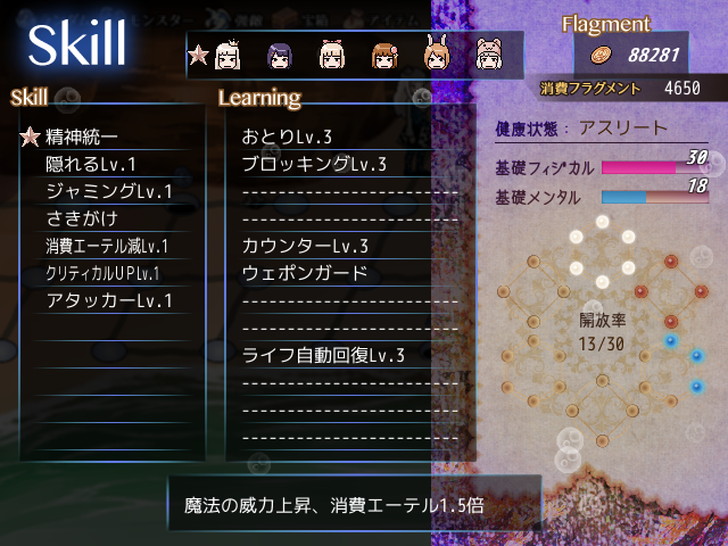This screenshot has height=546, width=728.
Task: Select カウンターLv.3 to learn
Action: tap(305, 245)
